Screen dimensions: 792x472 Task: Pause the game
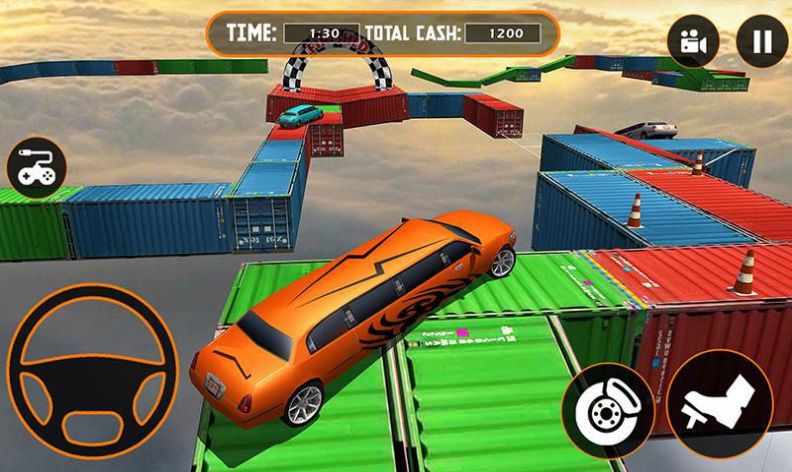pyautogui.click(x=761, y=41)
